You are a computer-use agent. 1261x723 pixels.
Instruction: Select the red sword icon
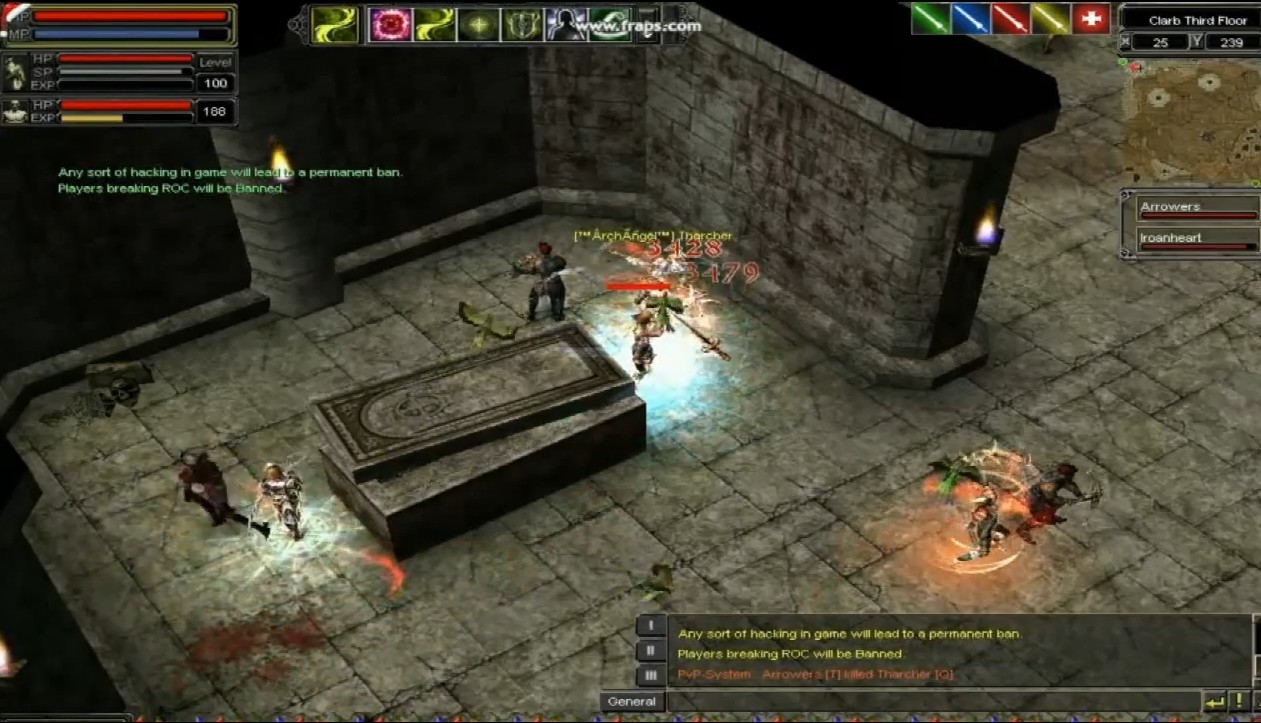coord(1010,19)
